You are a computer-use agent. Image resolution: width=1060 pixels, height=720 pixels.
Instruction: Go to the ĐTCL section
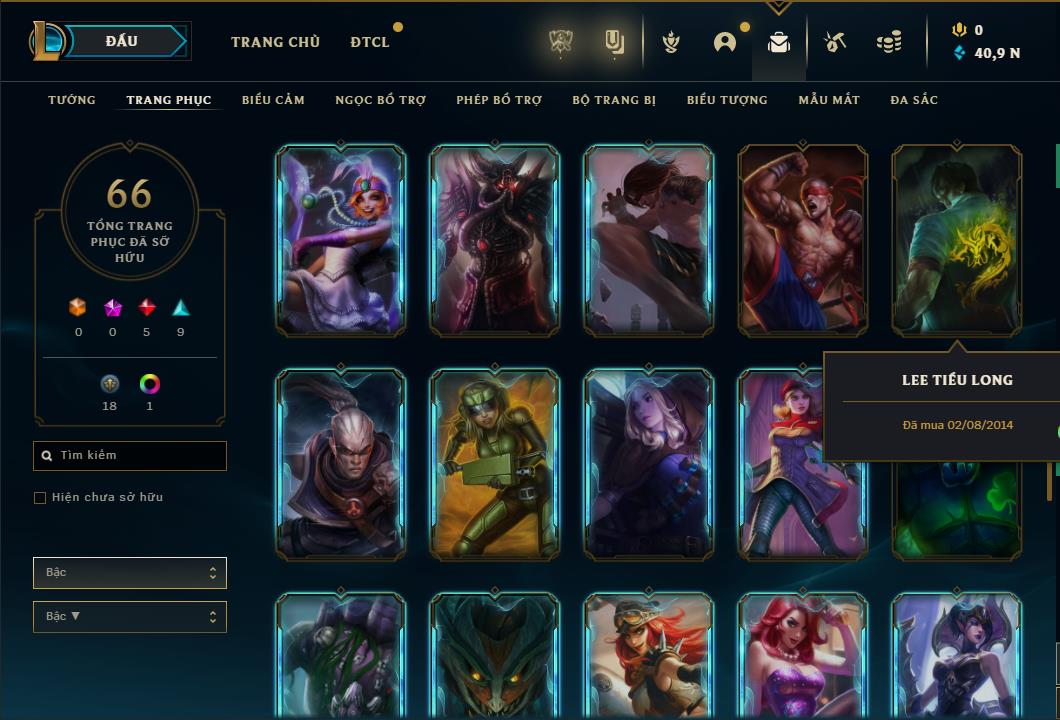(370, 42)
